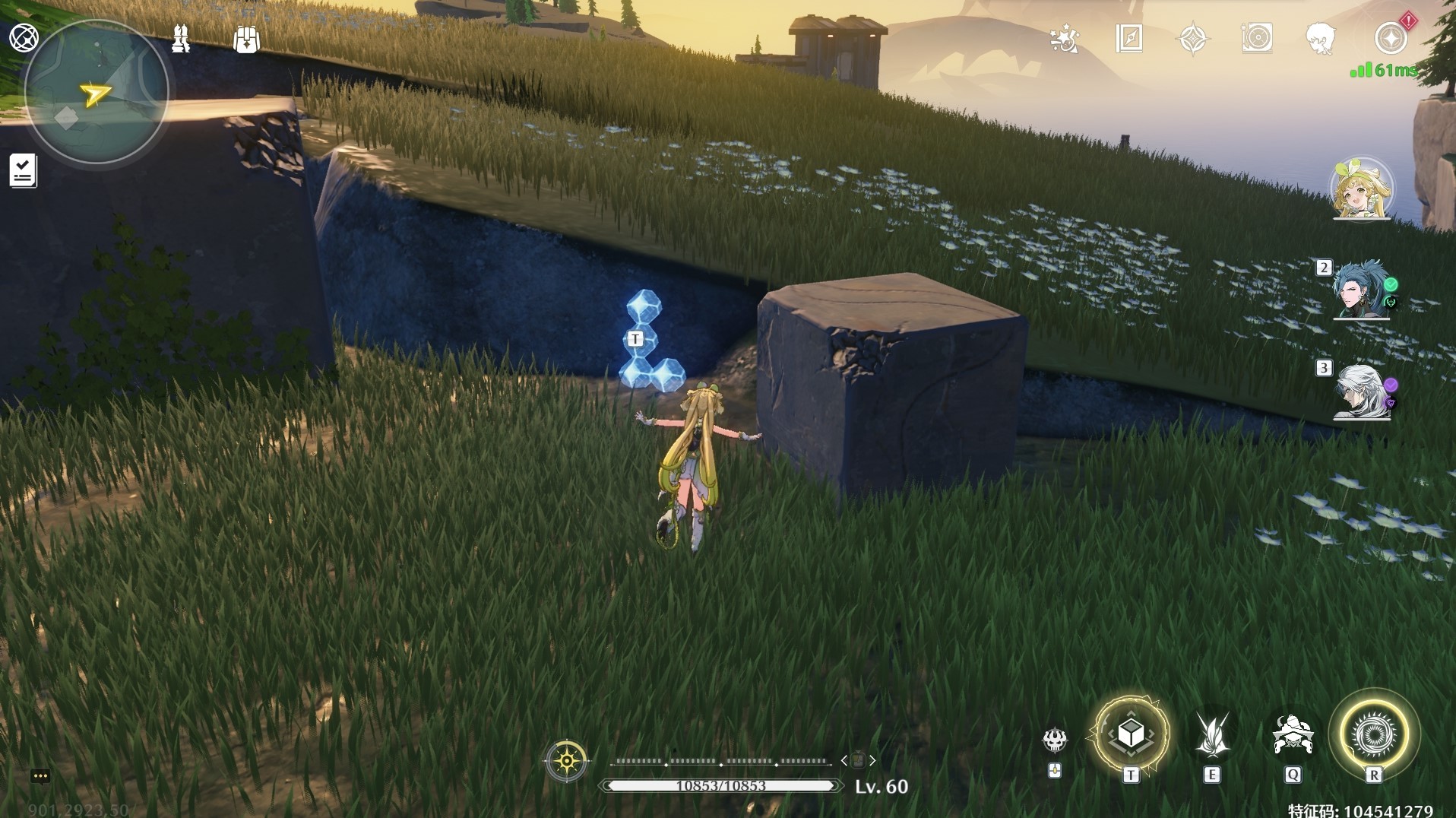1456x818 pixels.
Task: Open the backpack inventory
Action: tap(246, 39)
